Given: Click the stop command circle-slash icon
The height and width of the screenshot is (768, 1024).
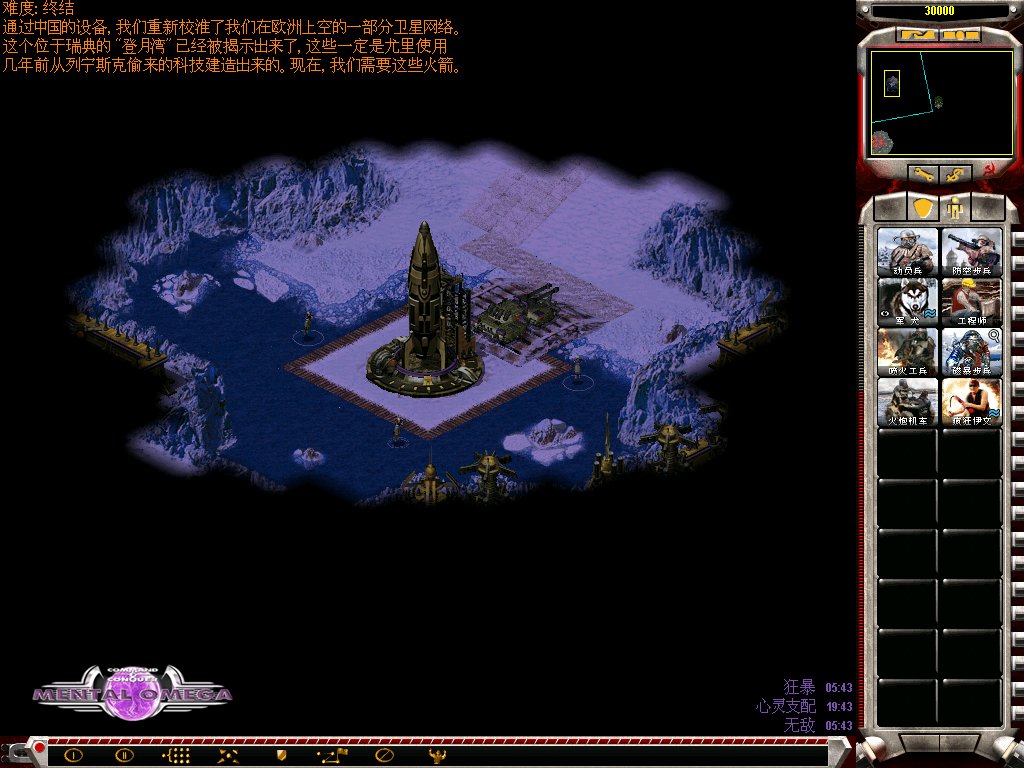Looking at the screenshot, I should (x=384, y=755).
